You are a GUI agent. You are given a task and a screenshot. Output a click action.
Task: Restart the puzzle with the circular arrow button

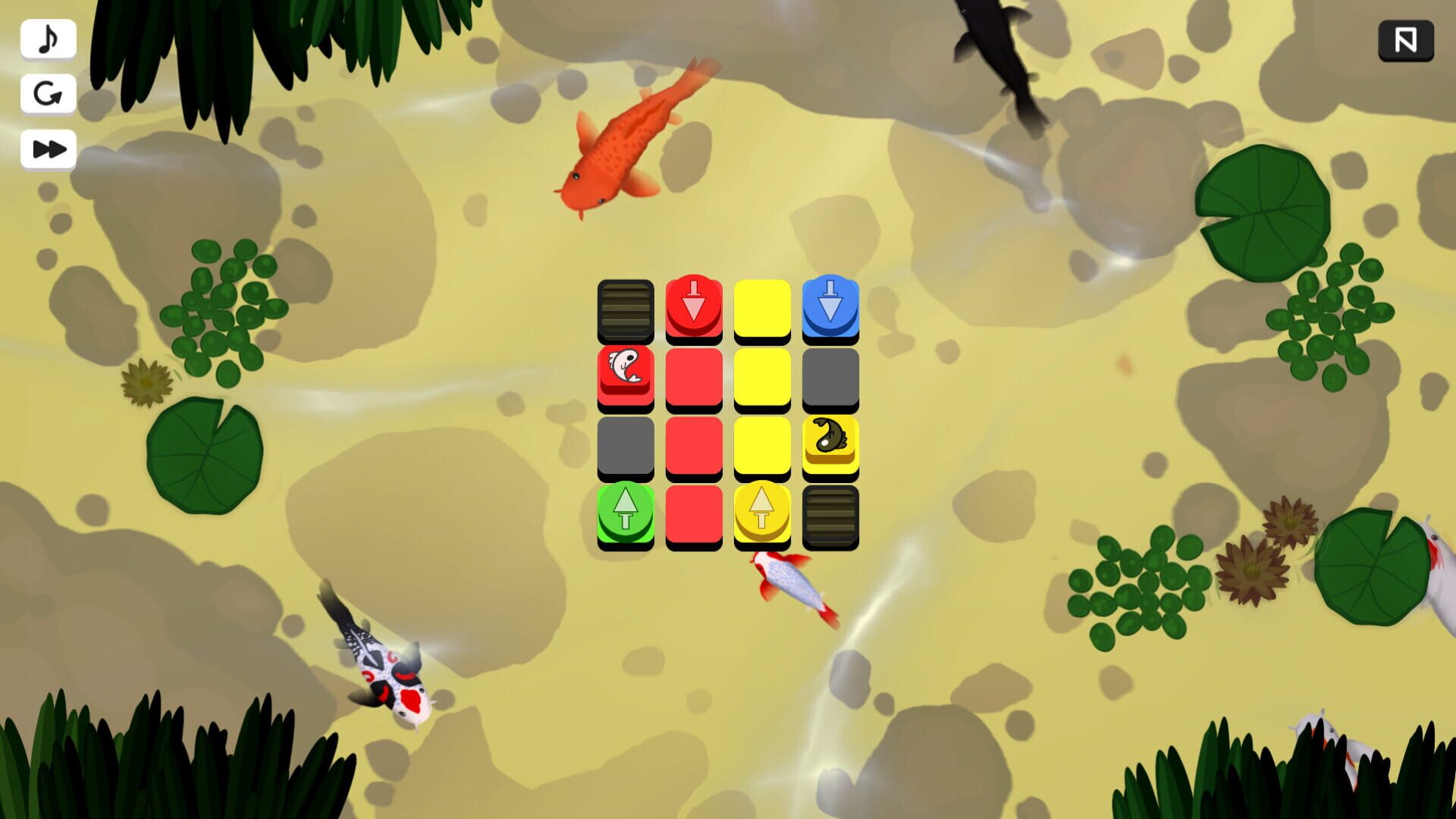point(48,93)
